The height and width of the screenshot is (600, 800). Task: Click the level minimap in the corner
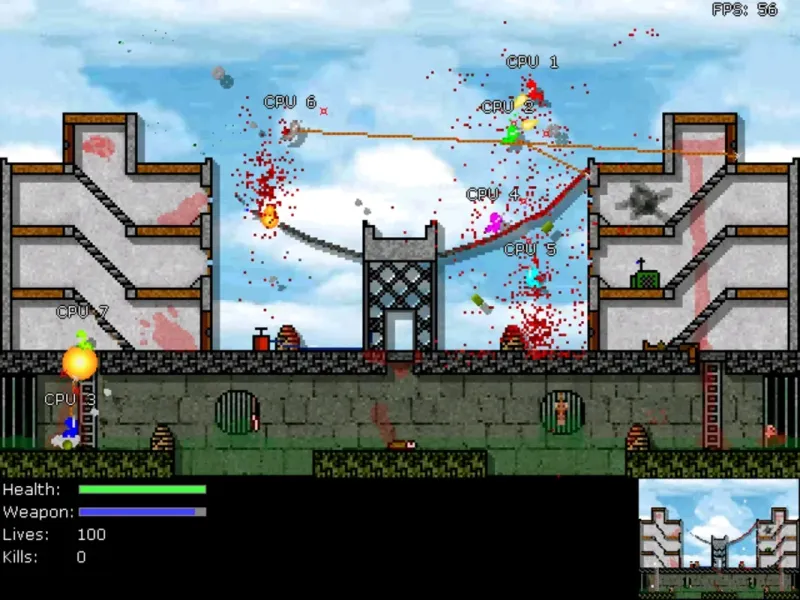point(717,538)
